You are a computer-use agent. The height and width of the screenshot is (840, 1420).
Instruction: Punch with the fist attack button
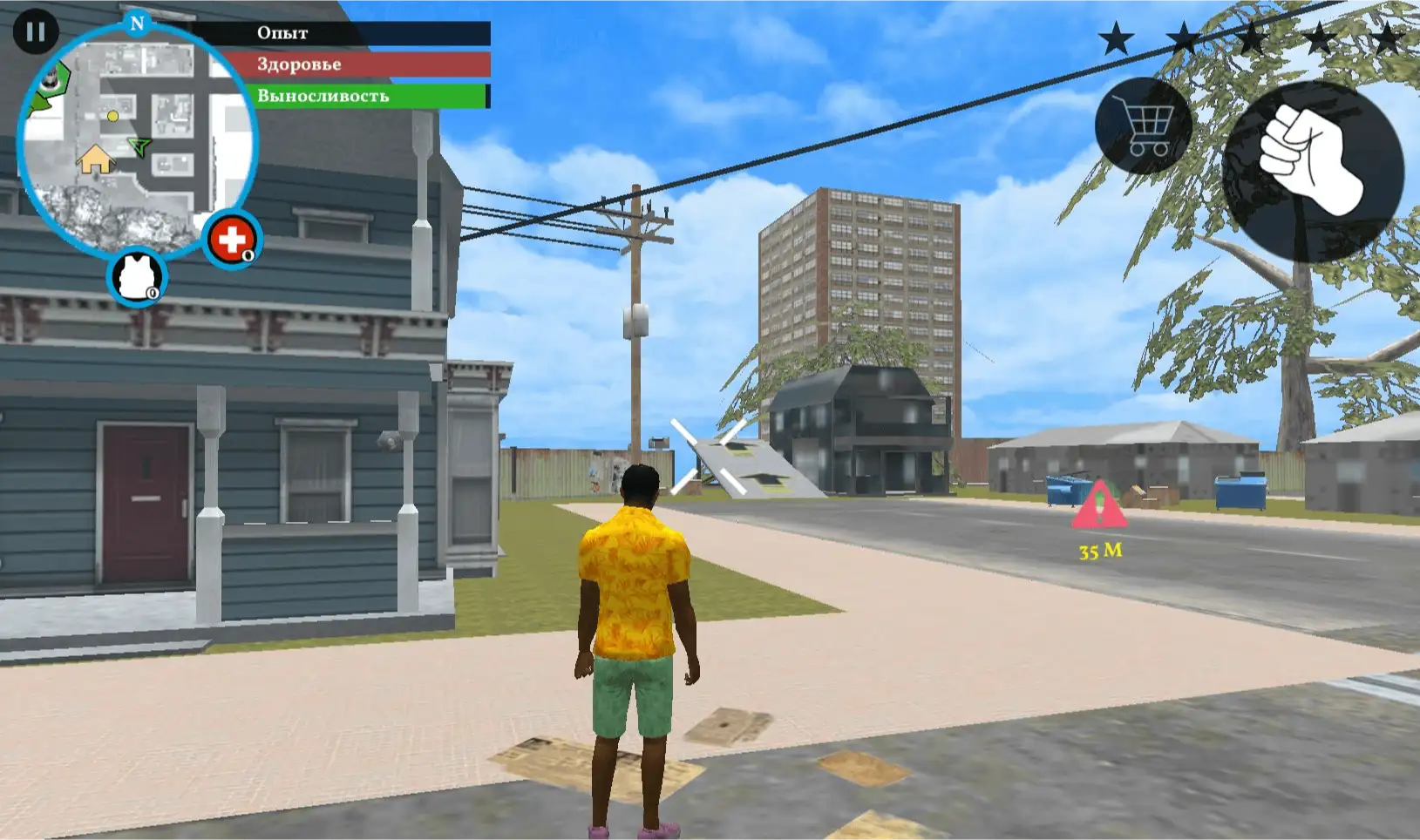[x=1312, y=171]
